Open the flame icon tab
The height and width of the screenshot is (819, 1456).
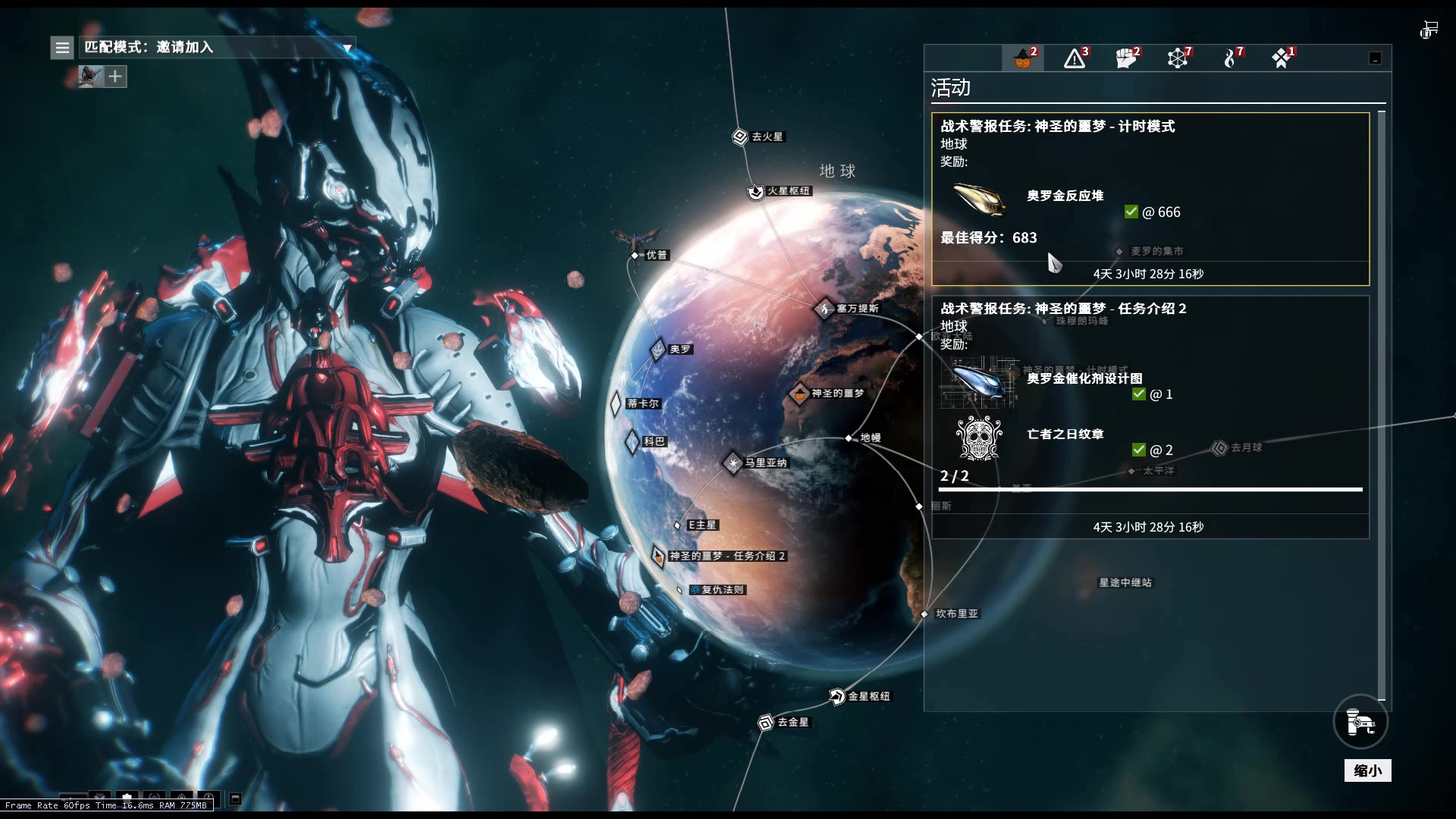(1230, 58)
